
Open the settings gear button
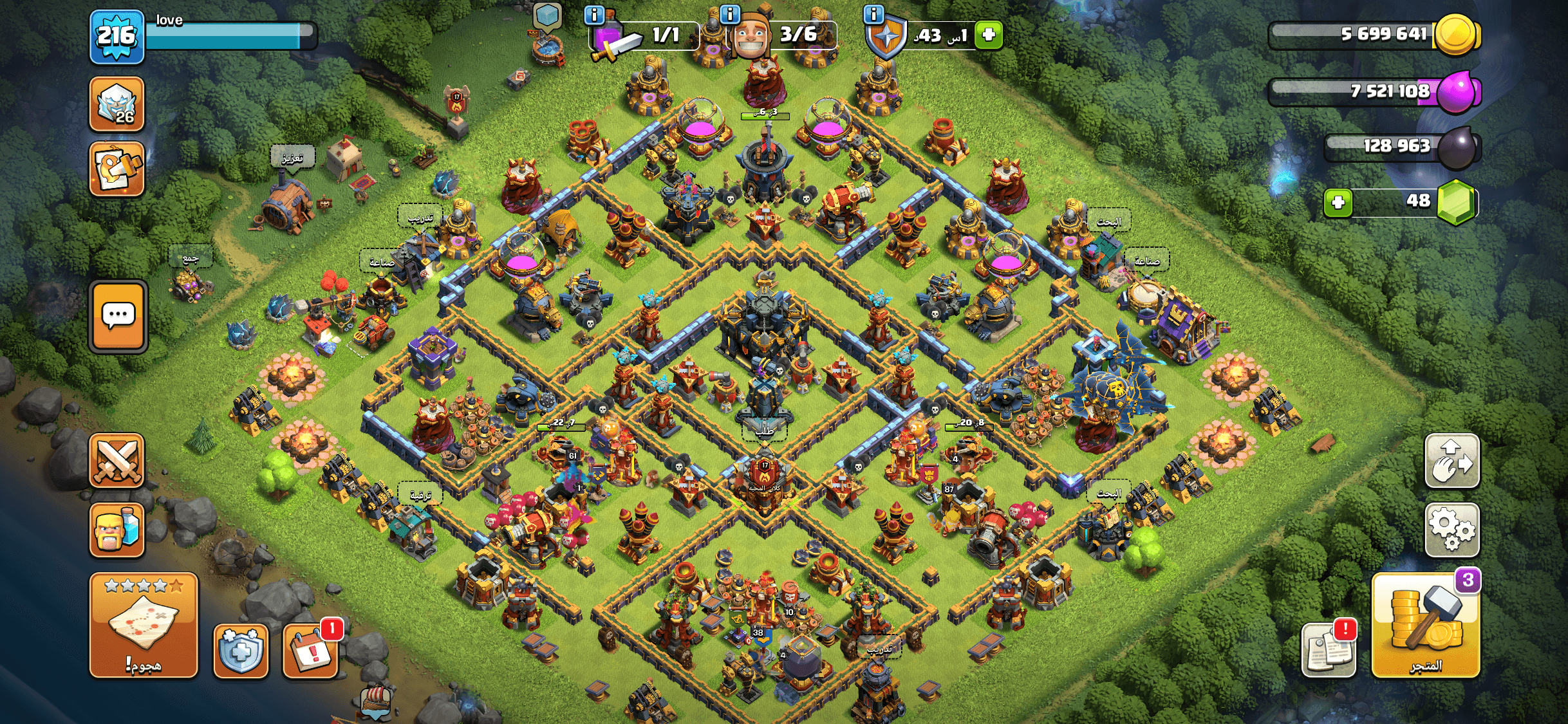(x=1451, y=529)
